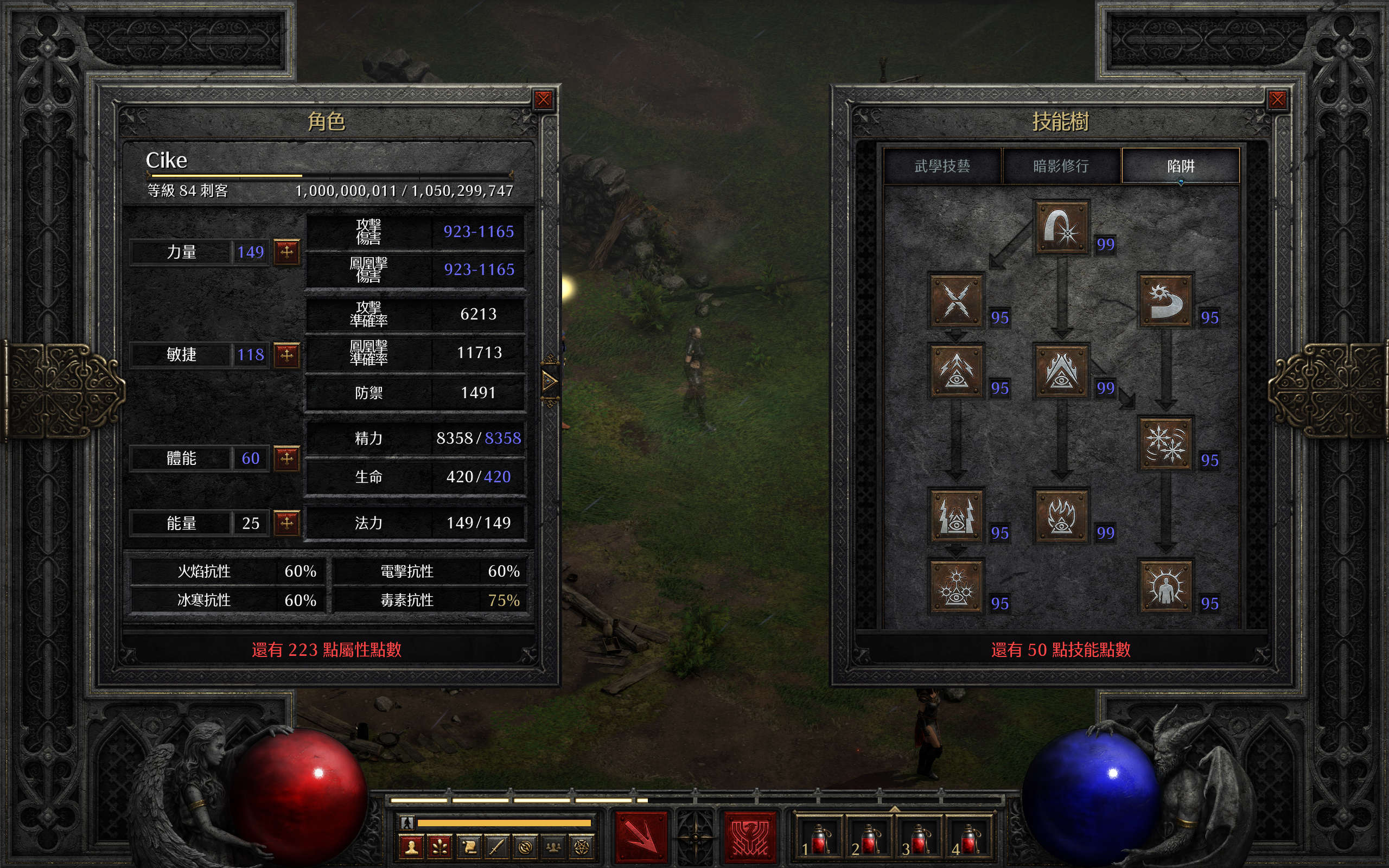Close the skill tree panel
Viewport: 1389px width, 868px height.
[x=1277, y=100]
